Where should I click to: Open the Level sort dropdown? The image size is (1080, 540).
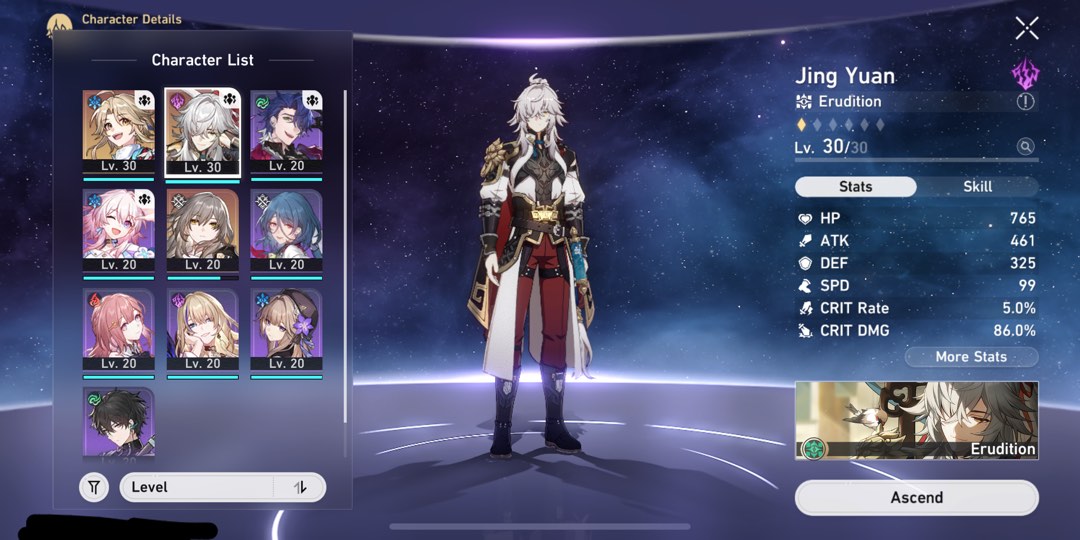tap(198, 487)
